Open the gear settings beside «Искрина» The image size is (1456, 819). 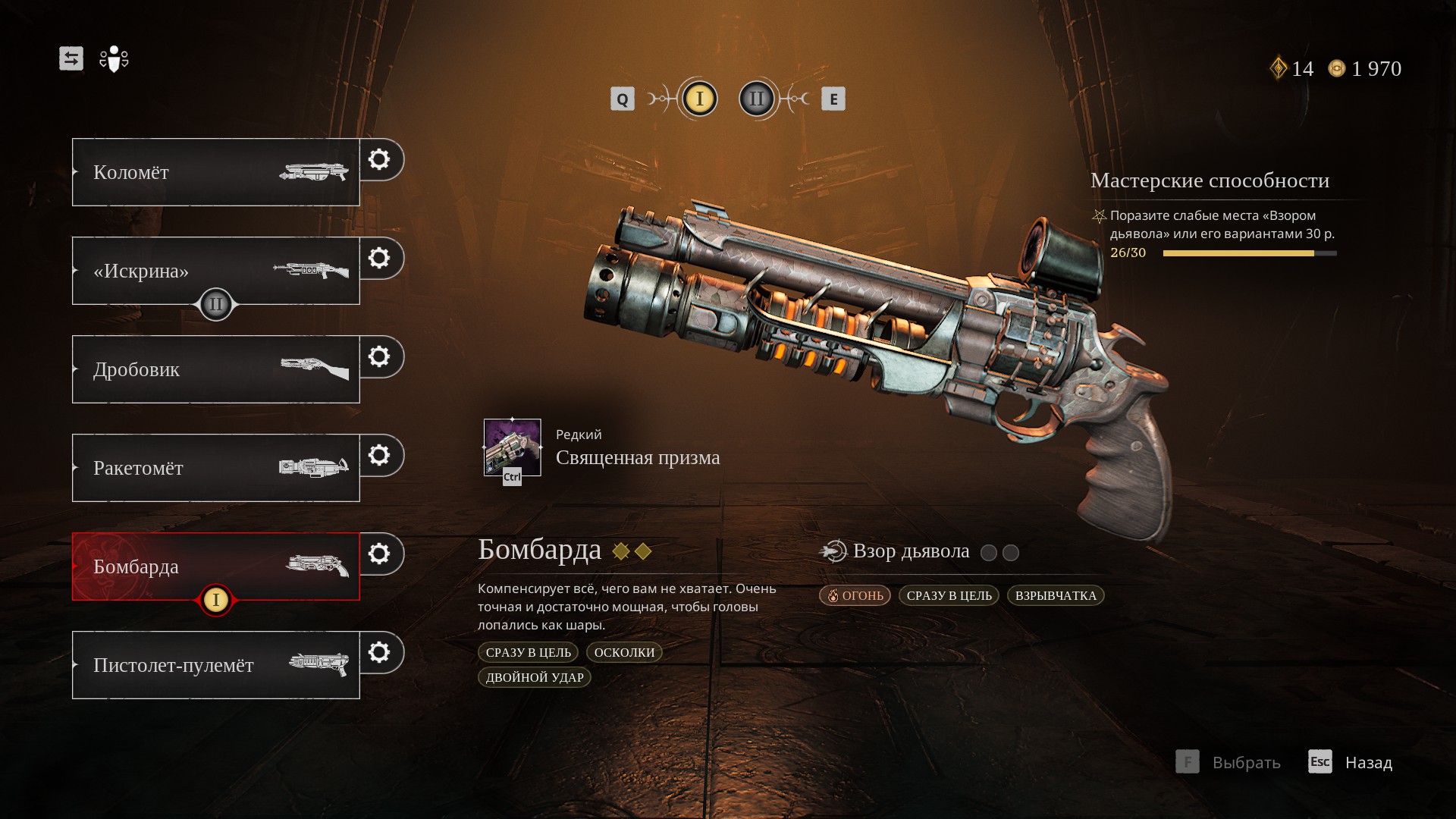[379, 258]
